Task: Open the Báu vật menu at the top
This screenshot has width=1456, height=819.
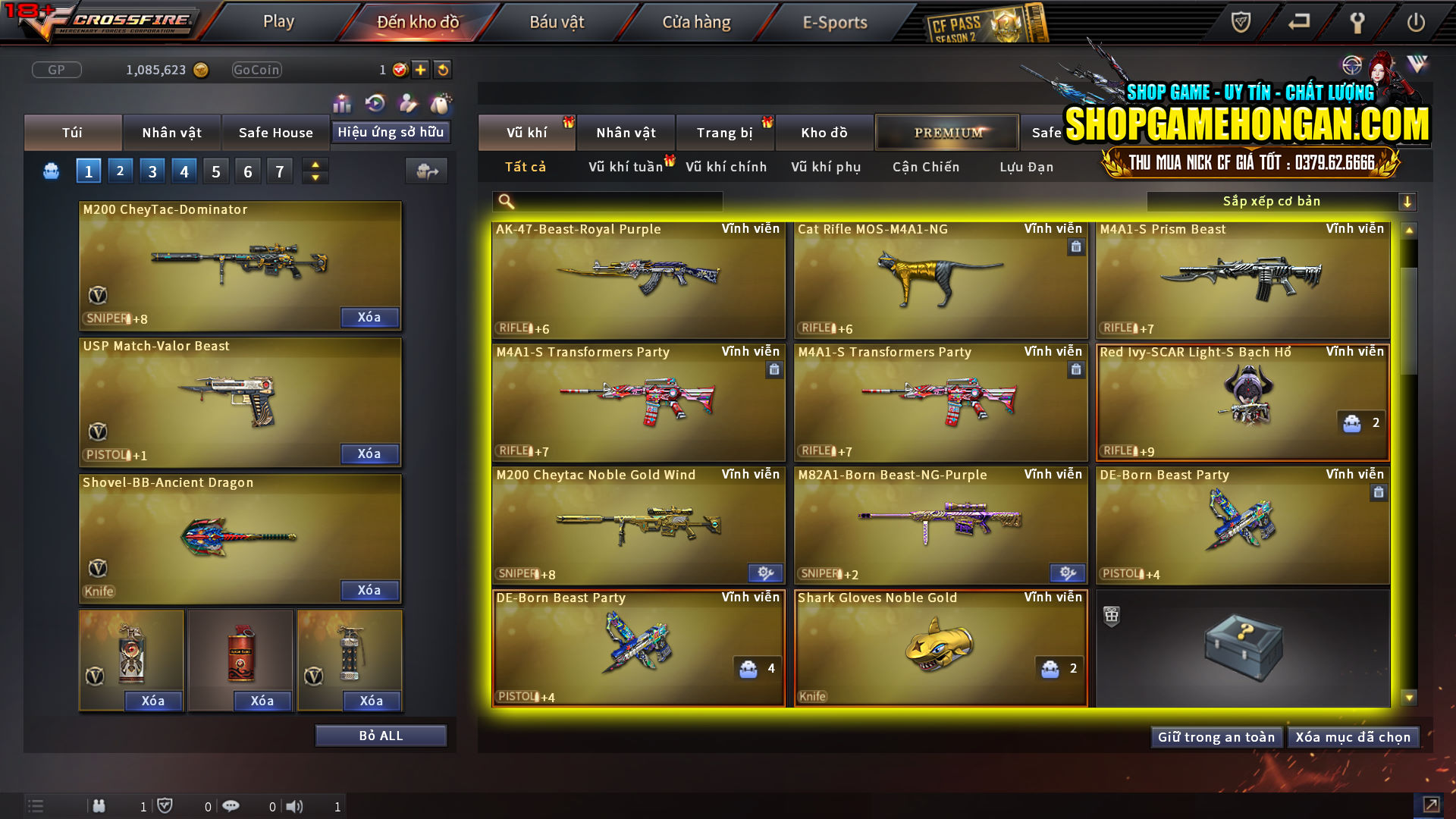Action: 558,21
